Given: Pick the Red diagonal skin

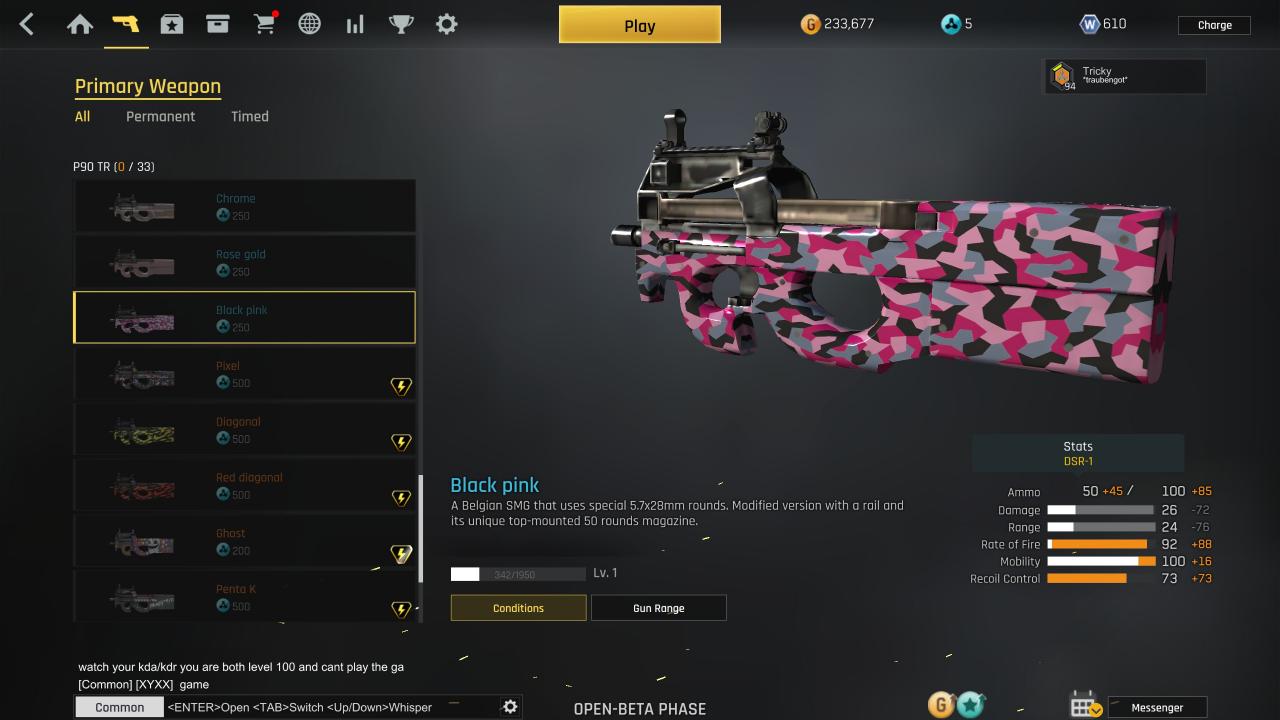Looking at the screenshot, I should click(244, 486).
